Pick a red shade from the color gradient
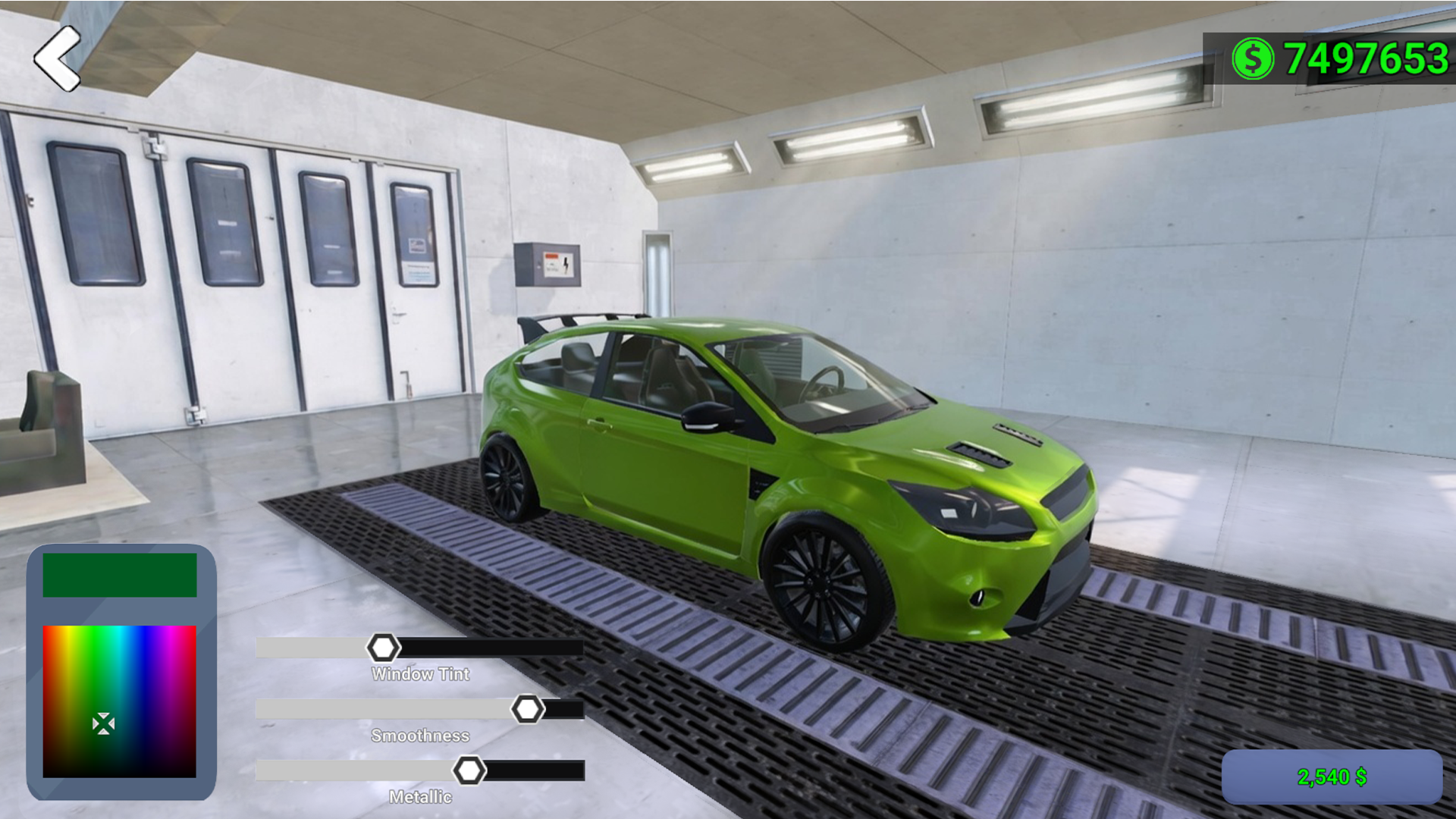 click(49, 652)
